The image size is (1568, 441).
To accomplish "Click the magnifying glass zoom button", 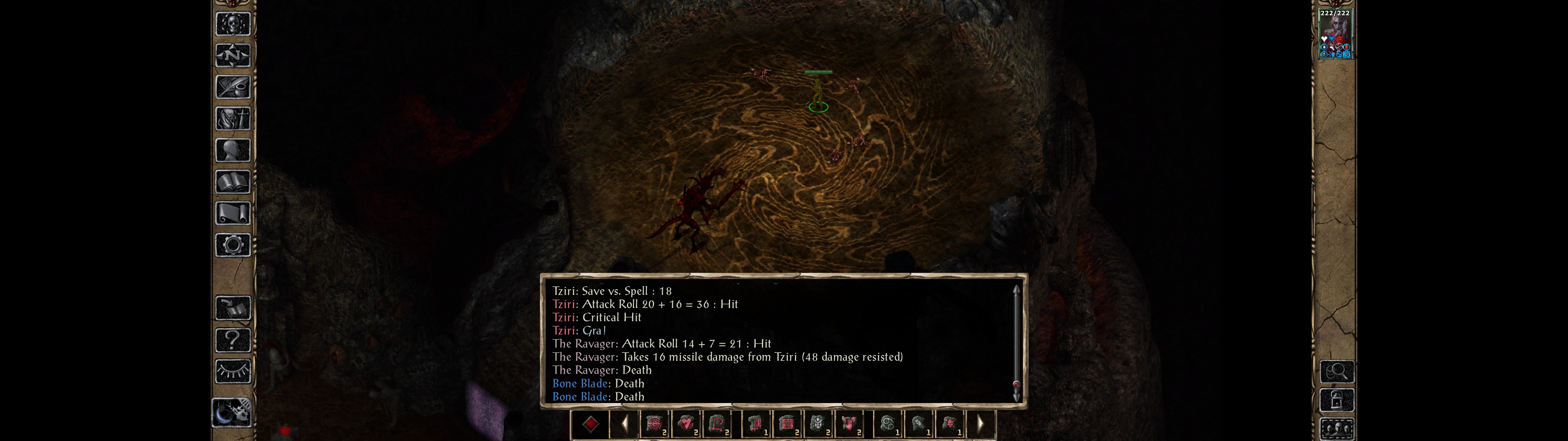I will (1337, 371).
